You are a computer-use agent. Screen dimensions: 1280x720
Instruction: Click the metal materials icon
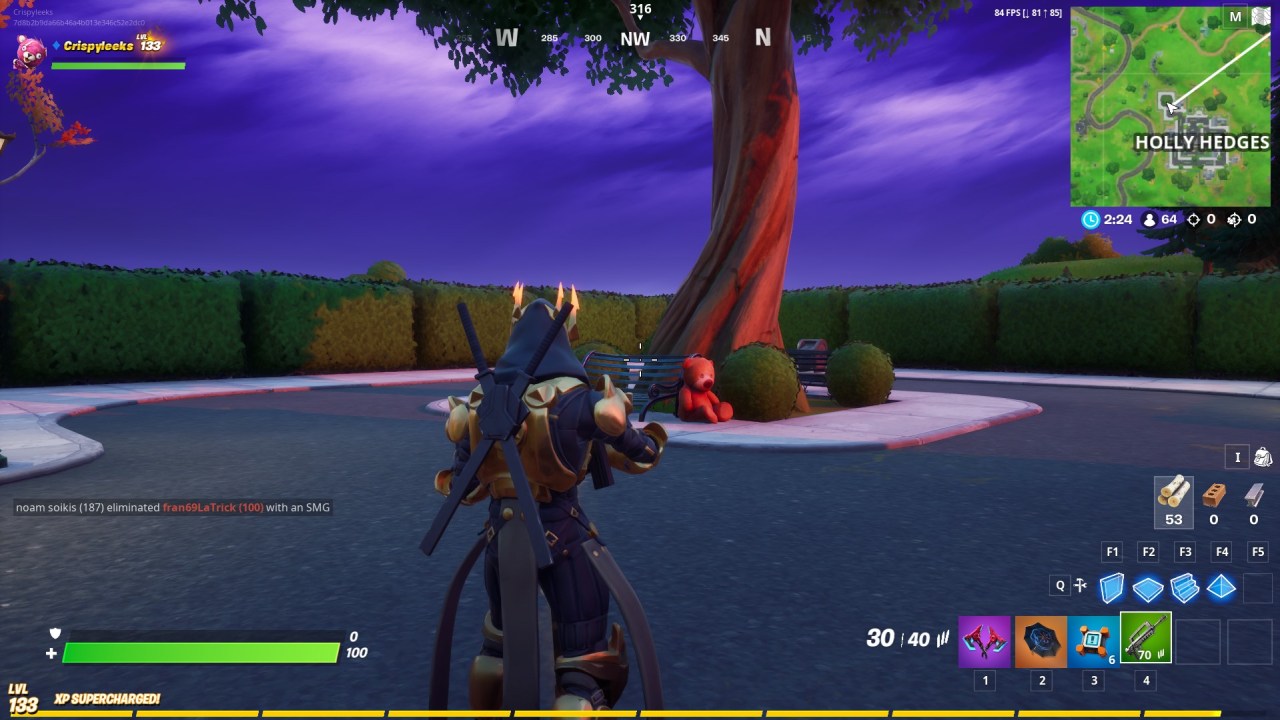click(1253, 497)
